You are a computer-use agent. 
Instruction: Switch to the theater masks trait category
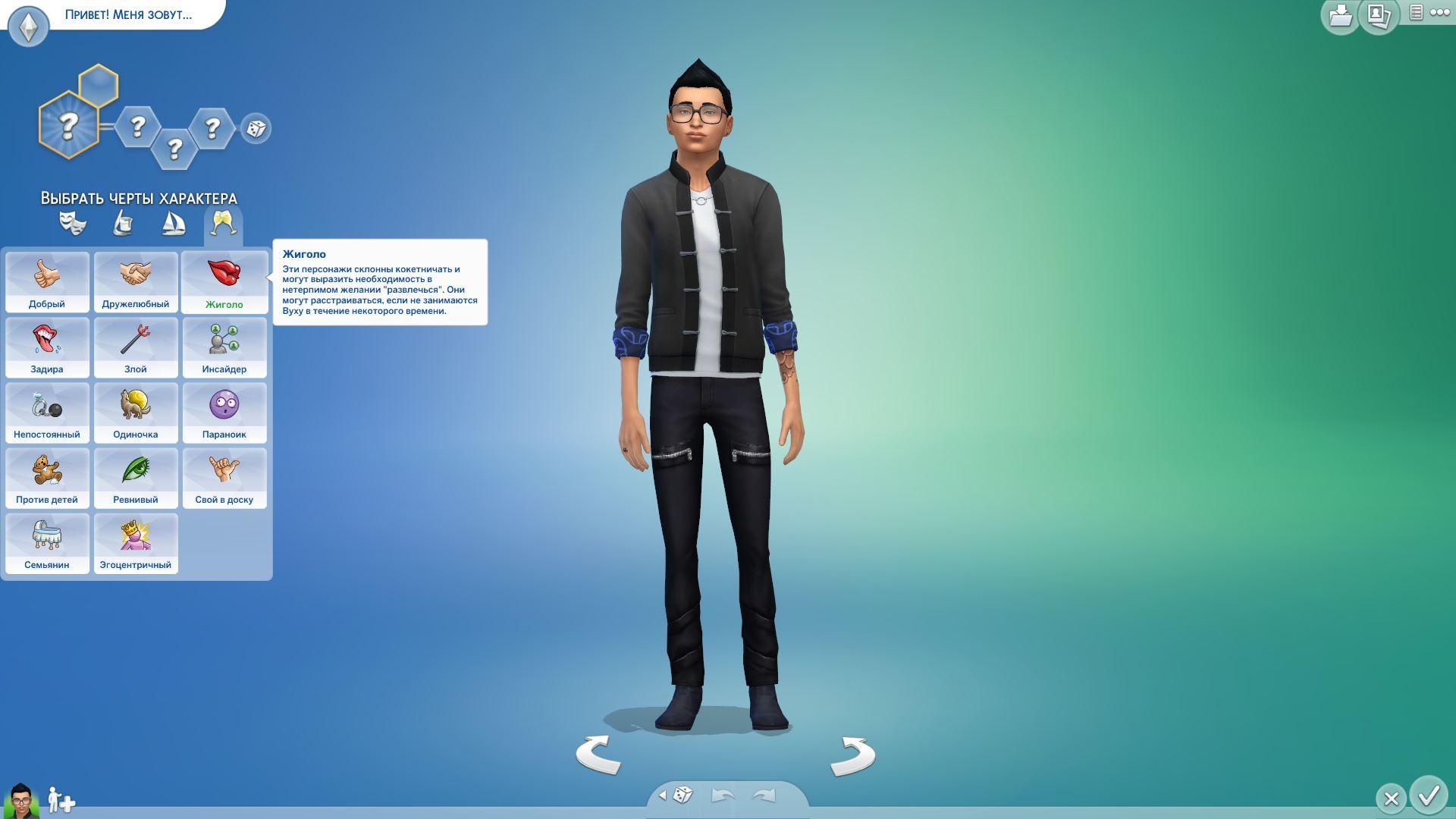pyautogui.click(x=73, y=224)
